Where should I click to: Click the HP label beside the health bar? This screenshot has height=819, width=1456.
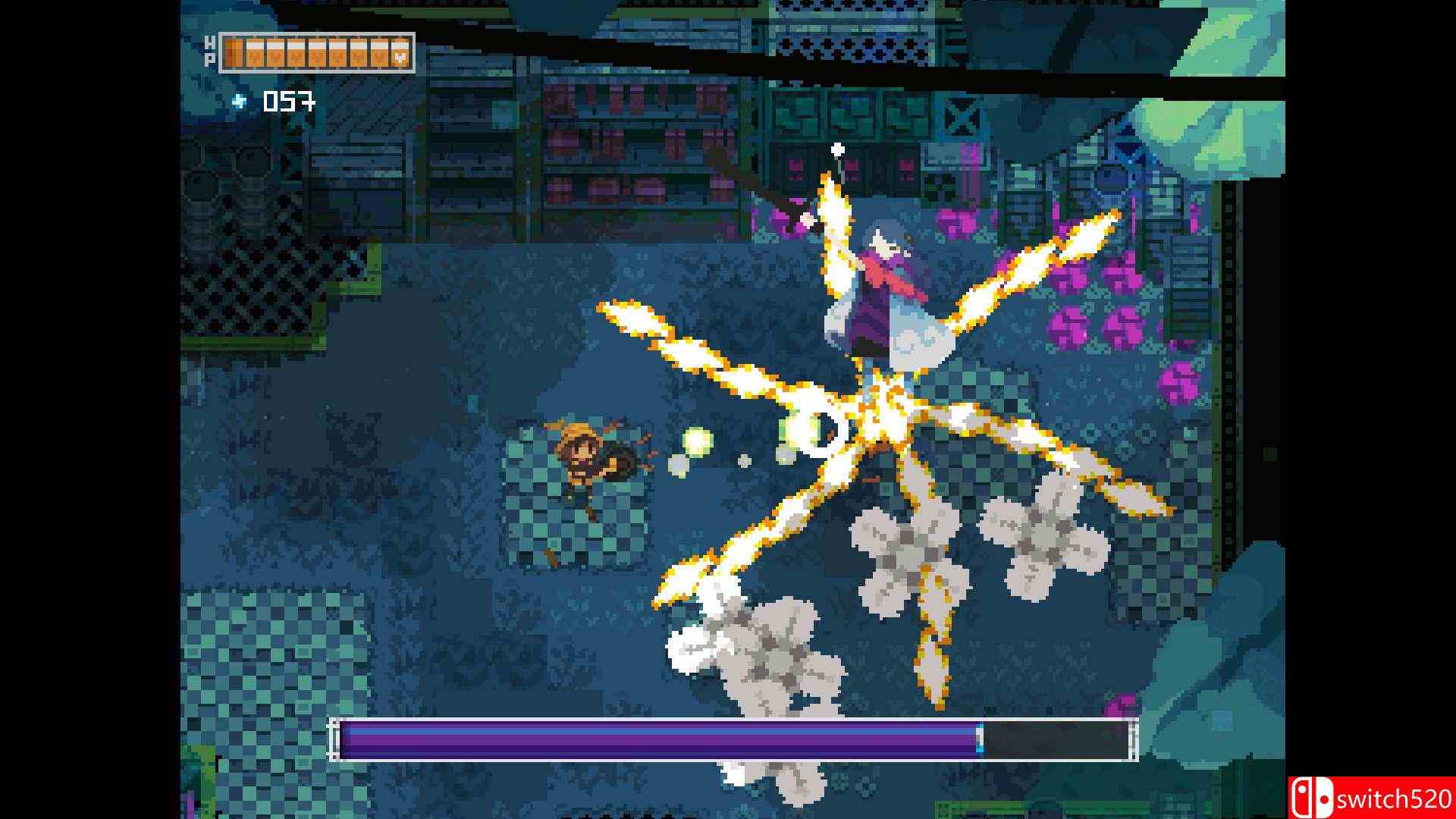[210, 53]
